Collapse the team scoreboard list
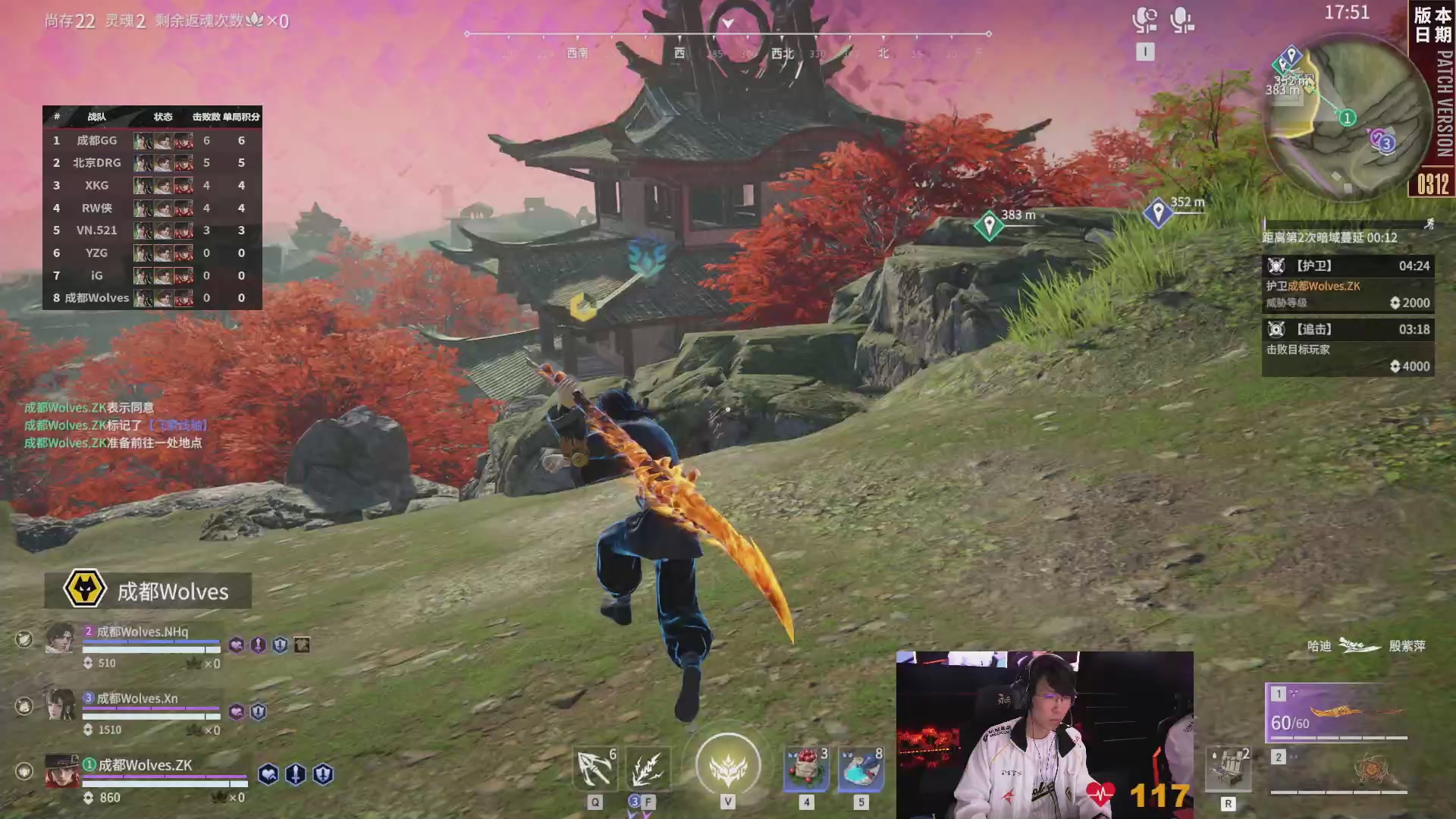 152,117
